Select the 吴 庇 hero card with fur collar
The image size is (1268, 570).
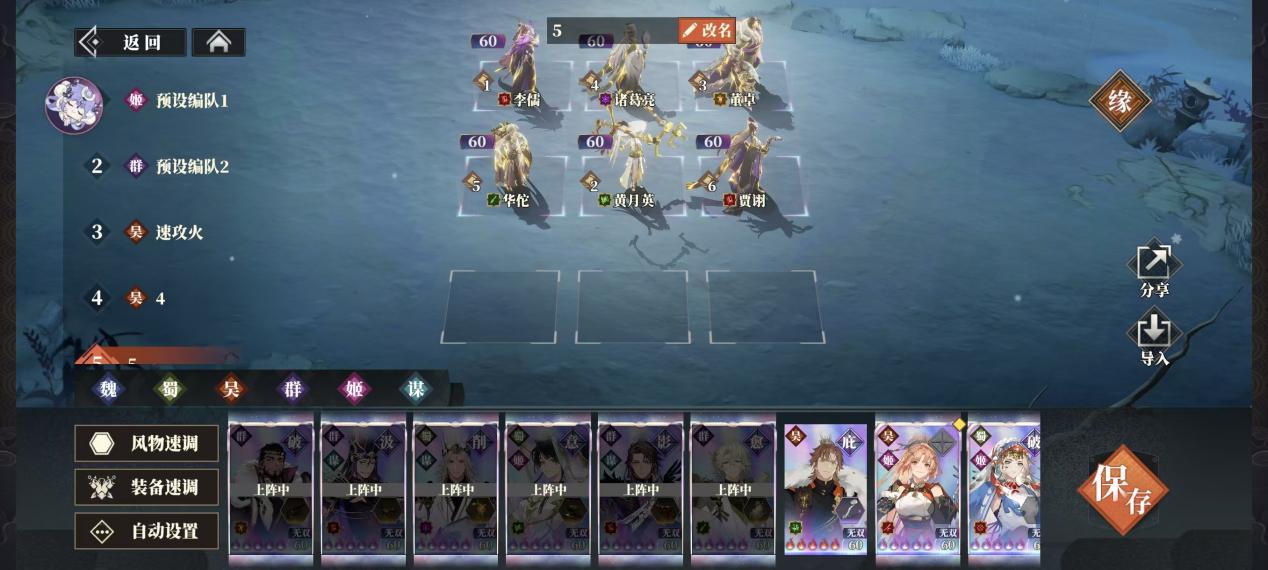825,485
